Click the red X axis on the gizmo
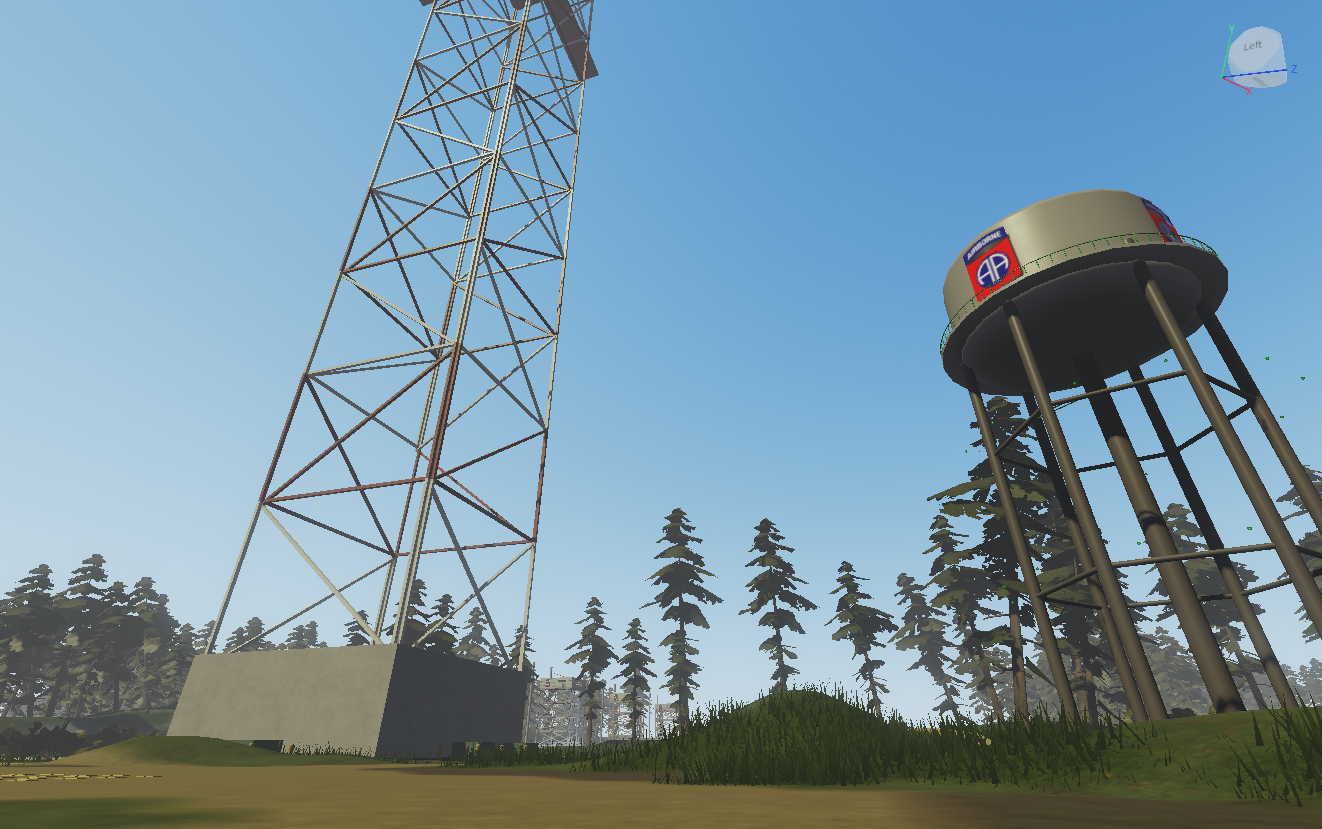The height and width of the screenshot is (829, 1322). [1248, 90]
